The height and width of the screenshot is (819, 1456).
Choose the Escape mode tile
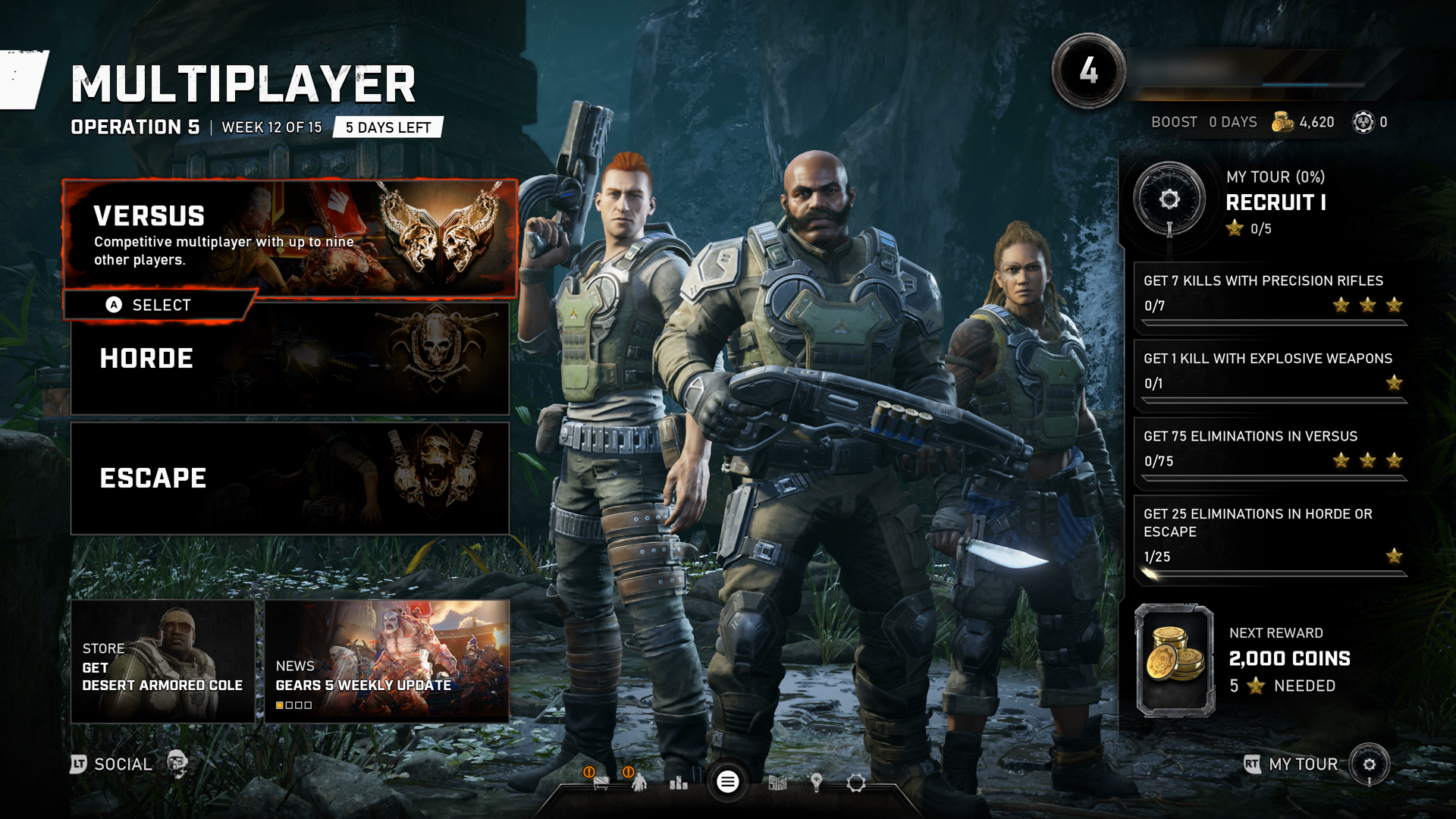click(290, 479)
